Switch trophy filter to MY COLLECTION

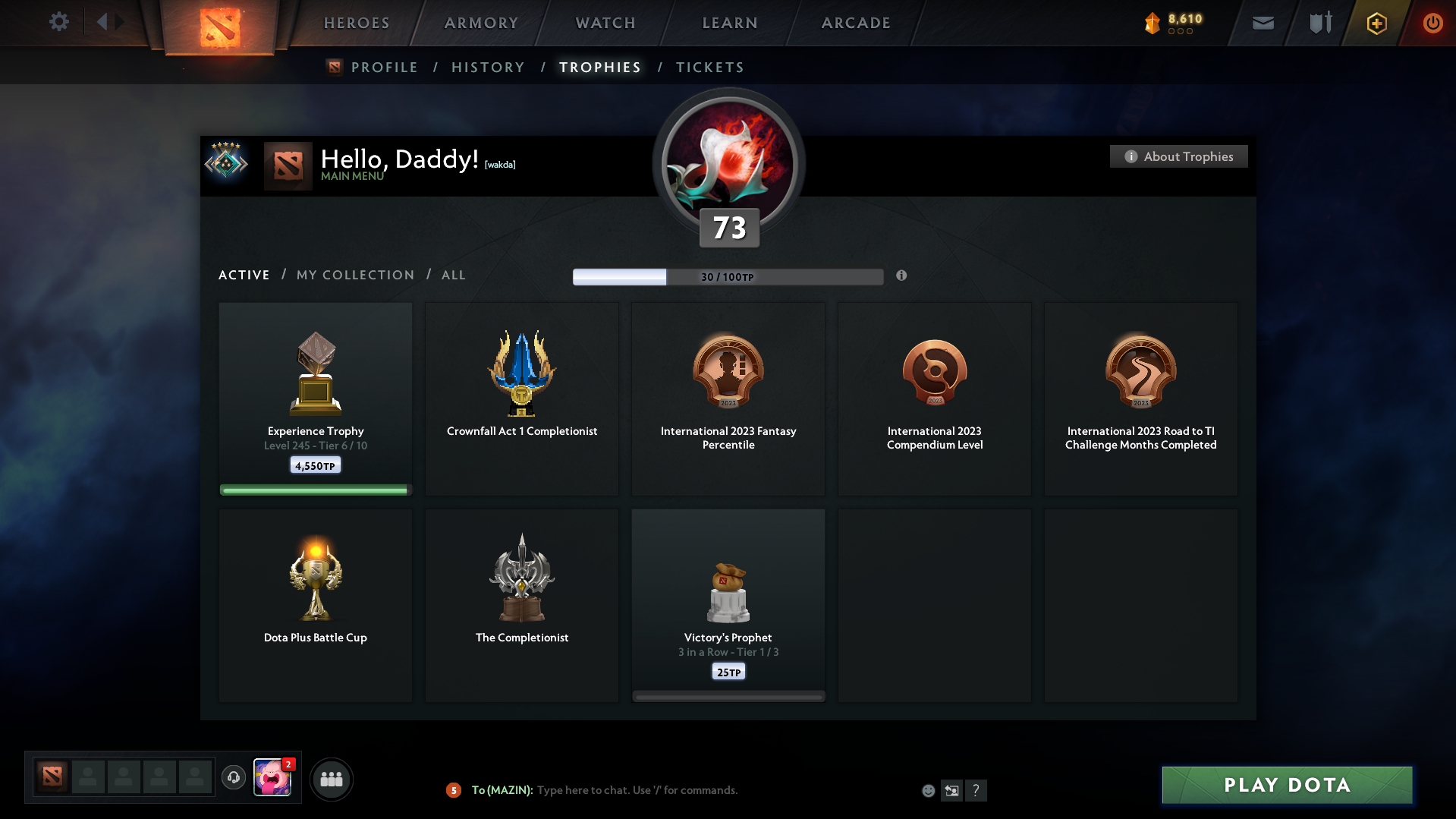click(x=354, y=275)
